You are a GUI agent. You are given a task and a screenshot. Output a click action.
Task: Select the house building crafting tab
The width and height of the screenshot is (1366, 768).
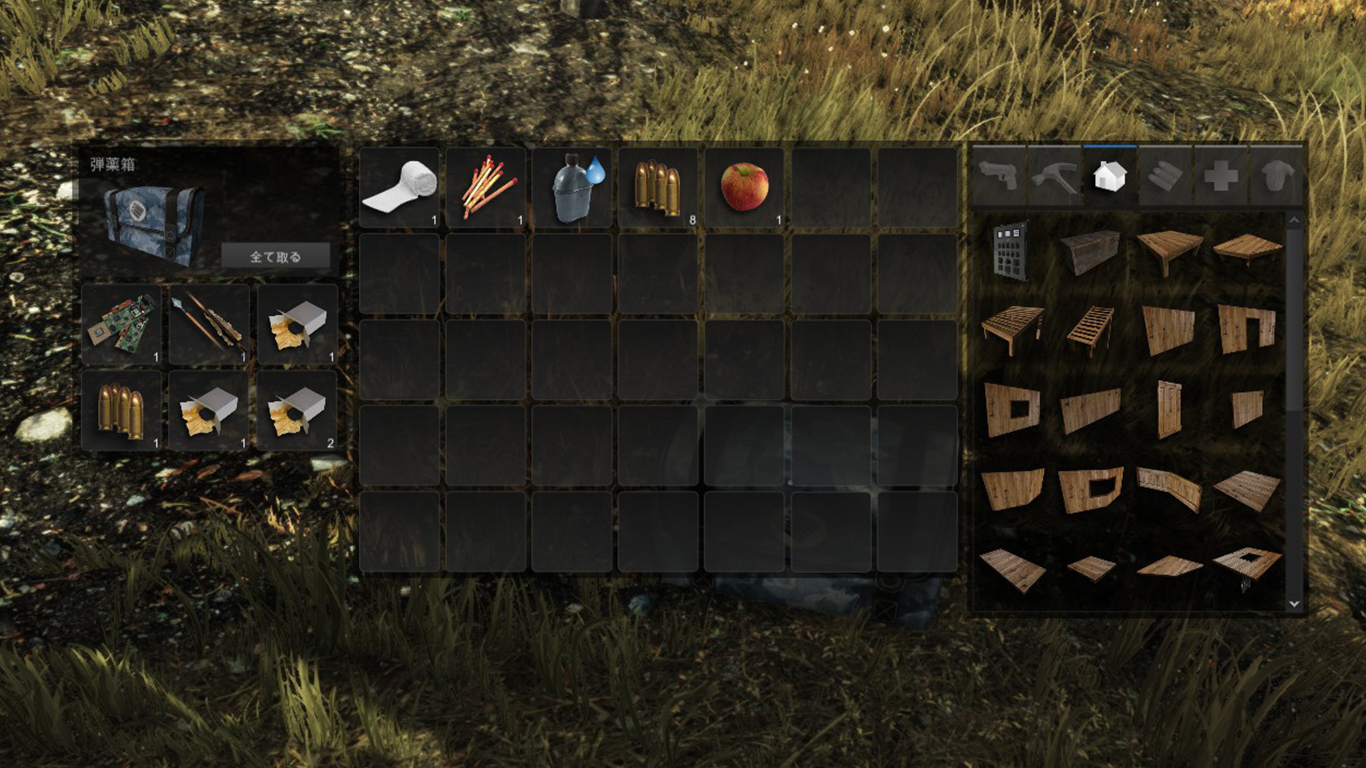(x=1110, y=177)
